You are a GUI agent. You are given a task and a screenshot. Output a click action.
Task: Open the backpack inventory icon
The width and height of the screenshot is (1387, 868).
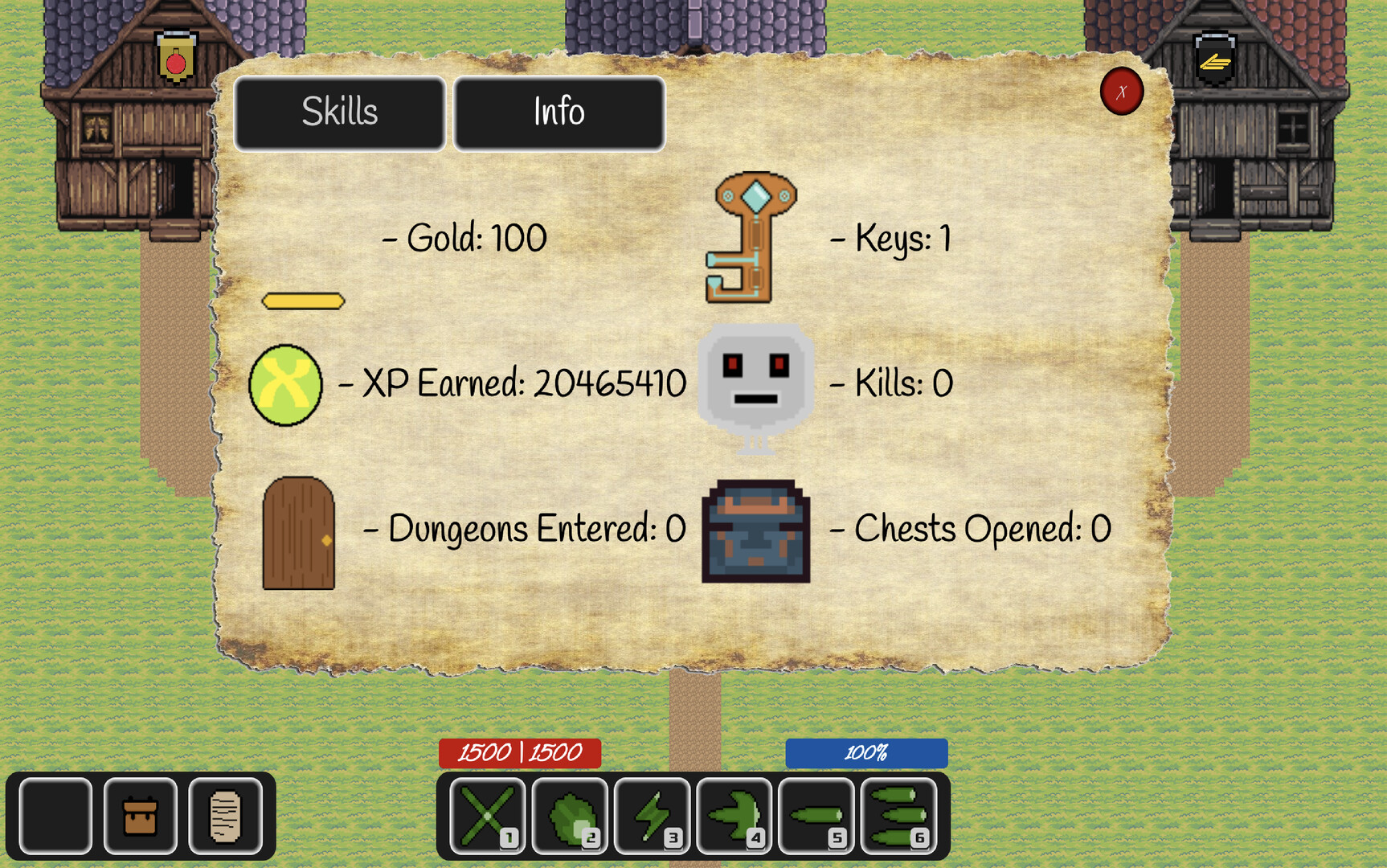(139, 815)
